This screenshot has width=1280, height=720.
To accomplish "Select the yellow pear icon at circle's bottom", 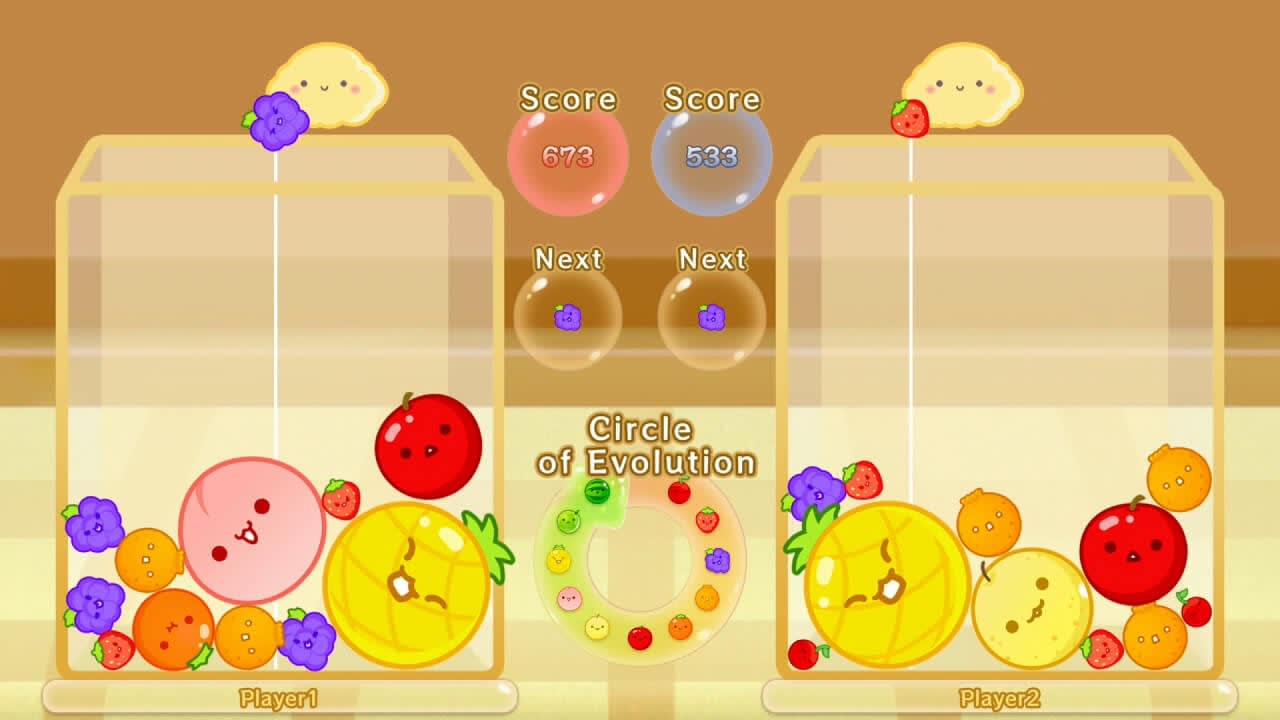I will pos(595,625).
